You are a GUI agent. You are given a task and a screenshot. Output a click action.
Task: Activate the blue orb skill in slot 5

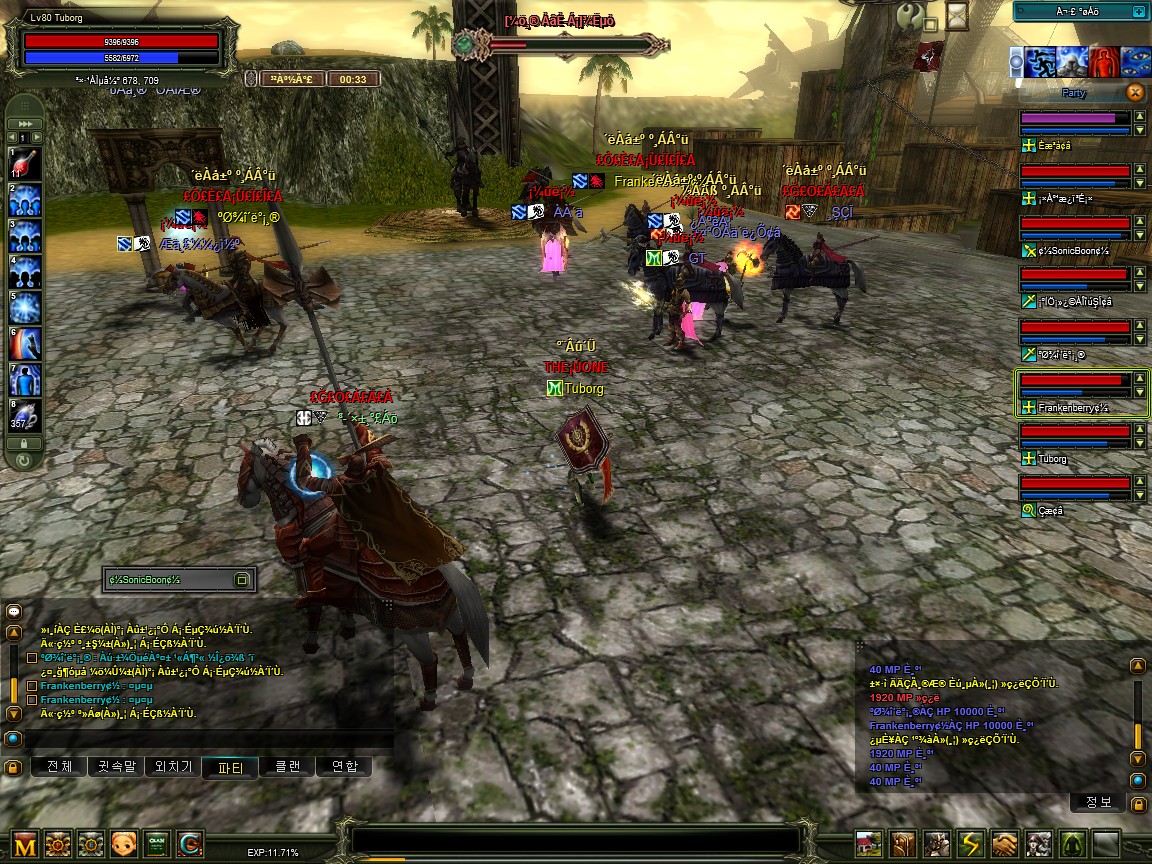pyautogui.click(x=24, y=307)
